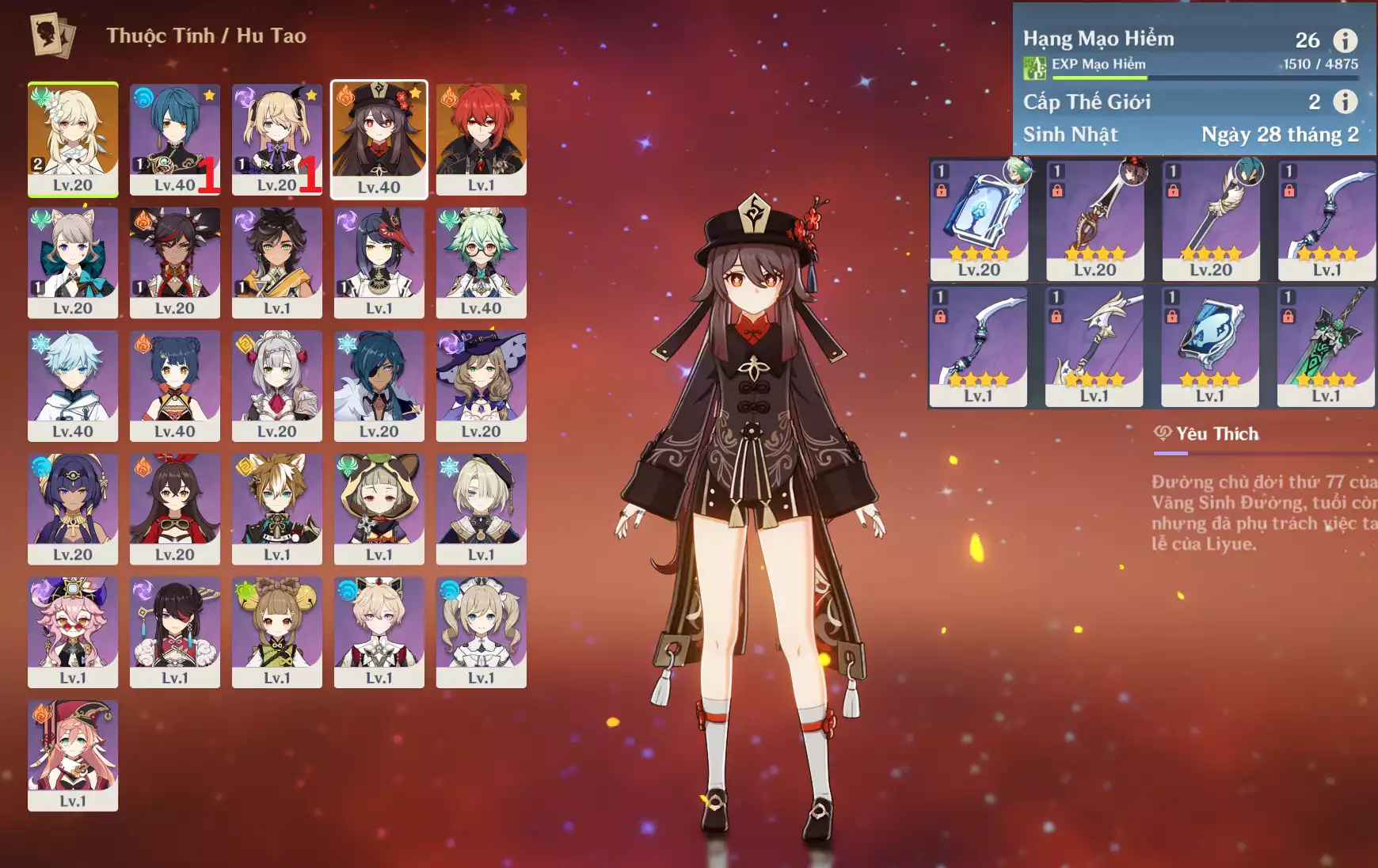The height and width of the screenshot is (868, 1378).
Task: Pick Gorou from the character list
Action: [276, 508]
